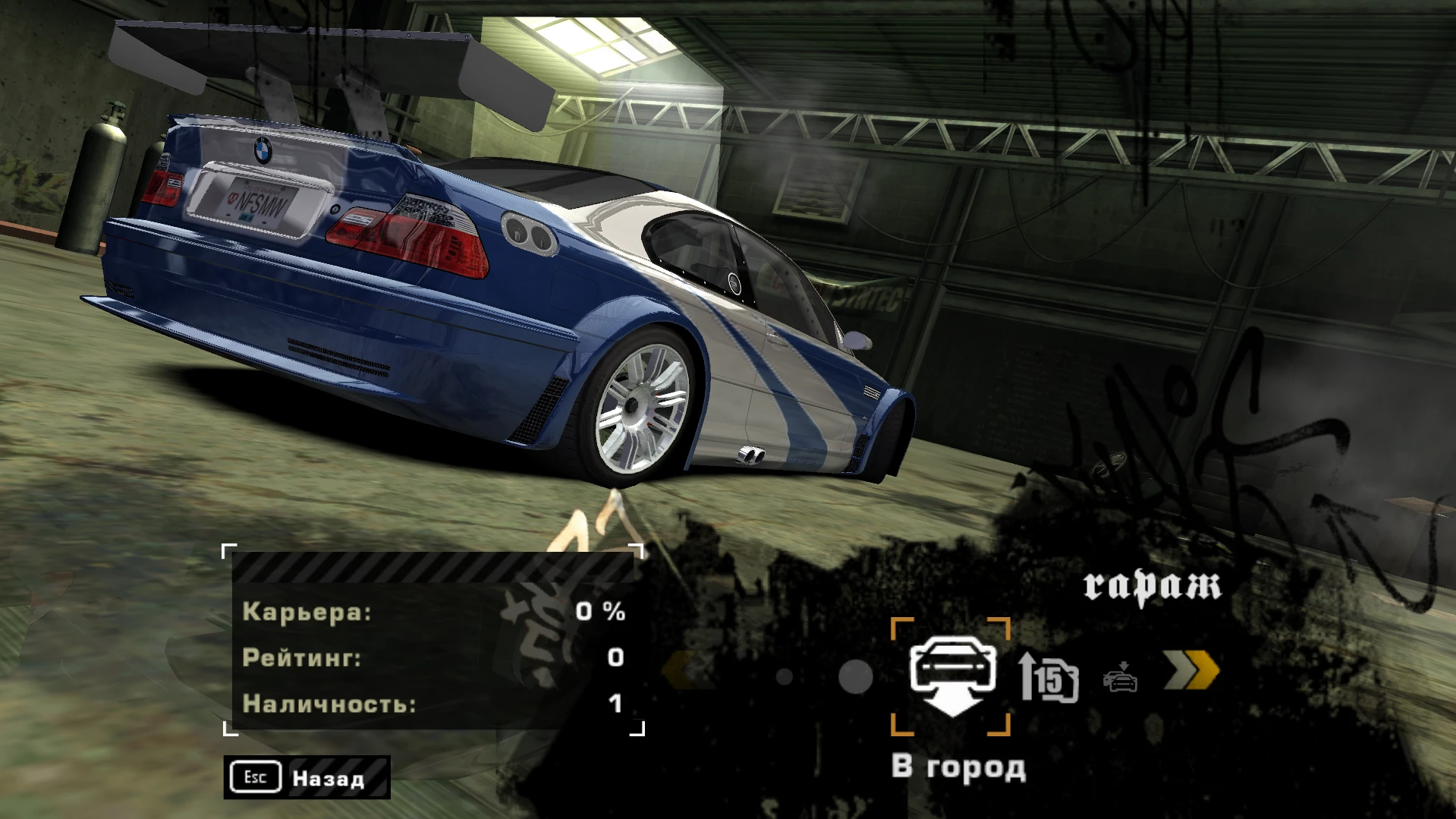Select the grayed-out car delivery icon
Screen dimensions: 1456x819
pos(1121,681)
